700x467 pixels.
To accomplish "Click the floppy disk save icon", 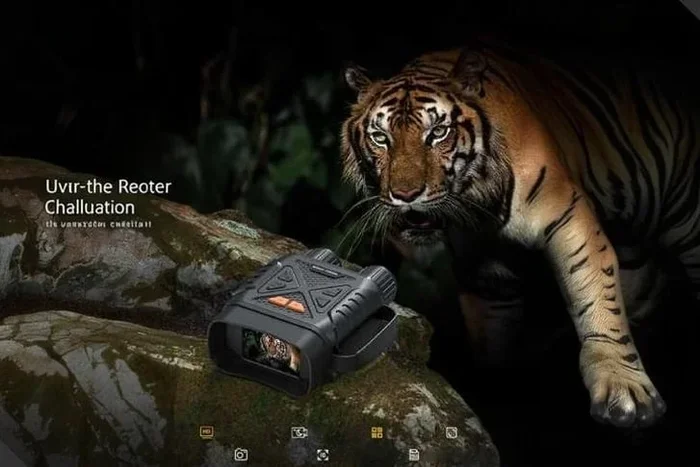I will tap(414, 454).
